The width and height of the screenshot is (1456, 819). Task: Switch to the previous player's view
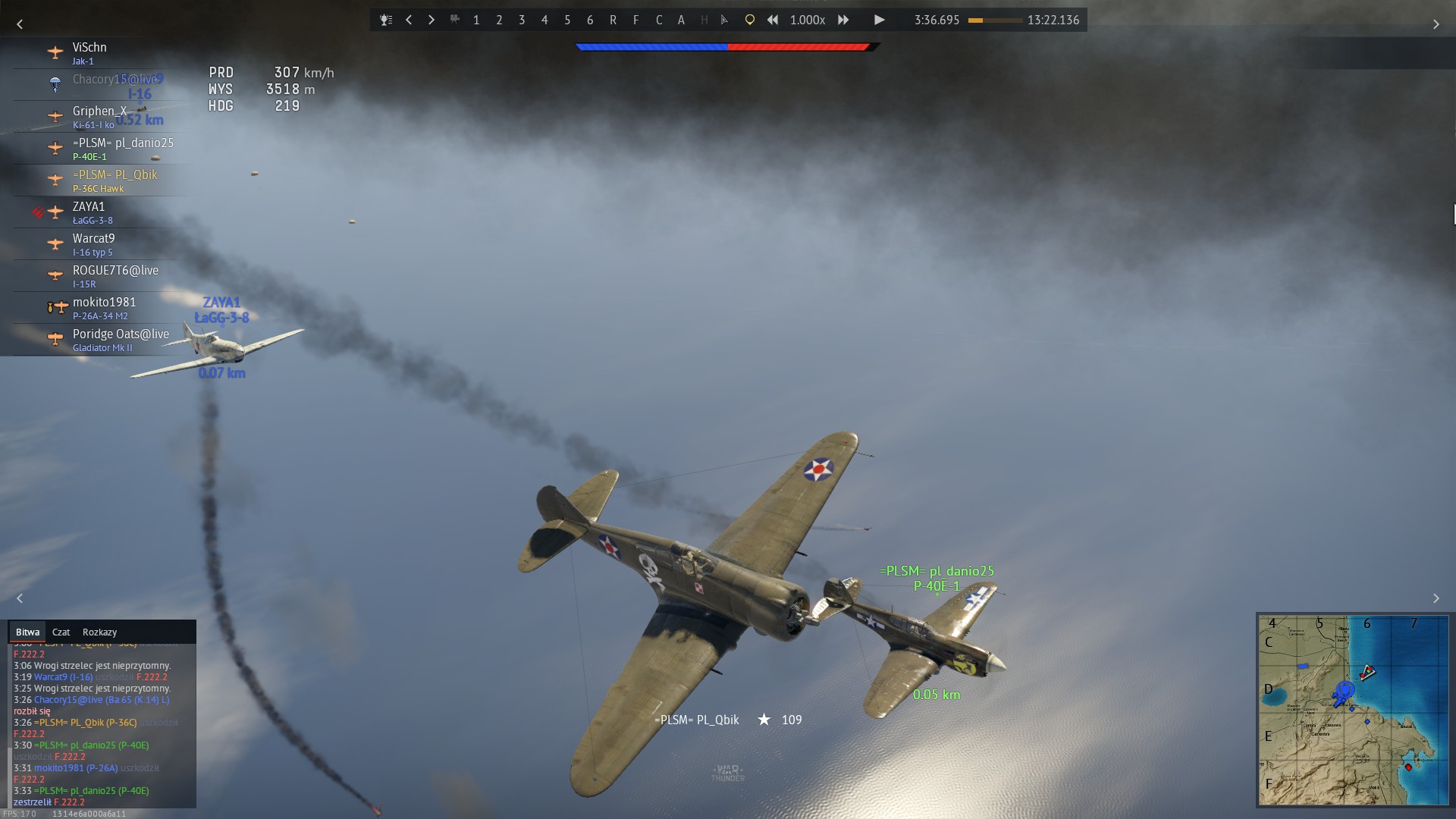point(409,20)
